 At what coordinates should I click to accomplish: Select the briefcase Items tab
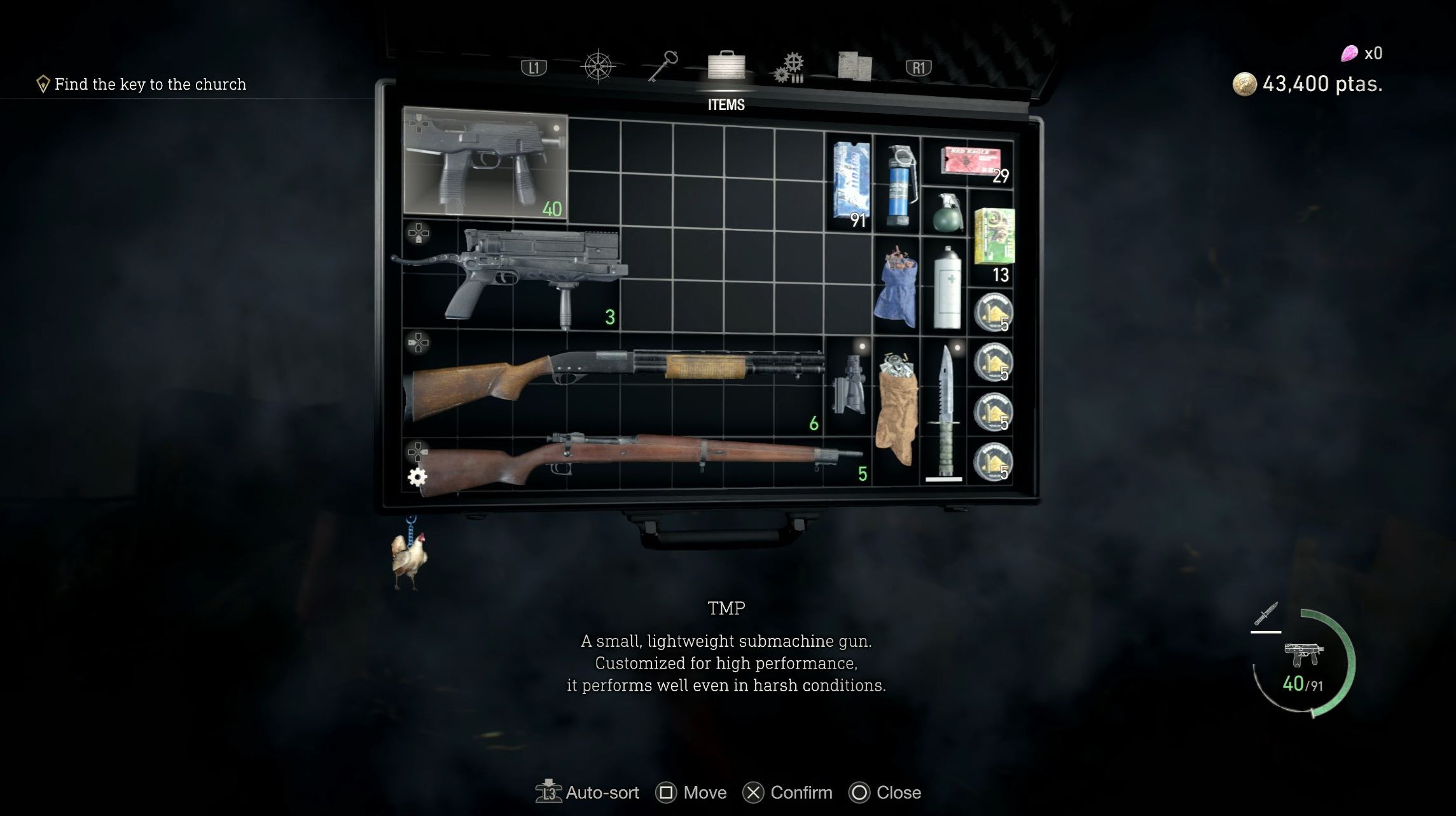point(726,66)
